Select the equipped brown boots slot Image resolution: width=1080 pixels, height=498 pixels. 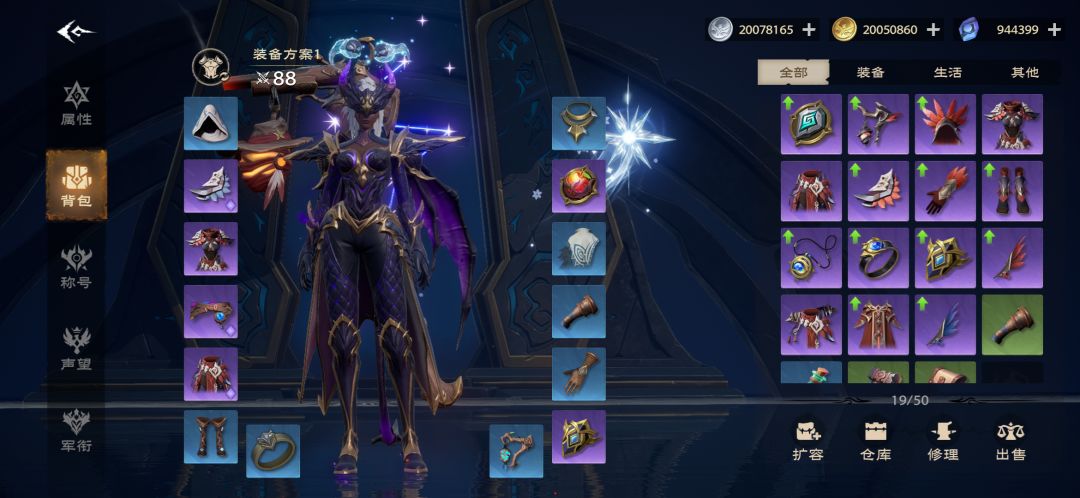pyautogui.click(x=211, y=436)
